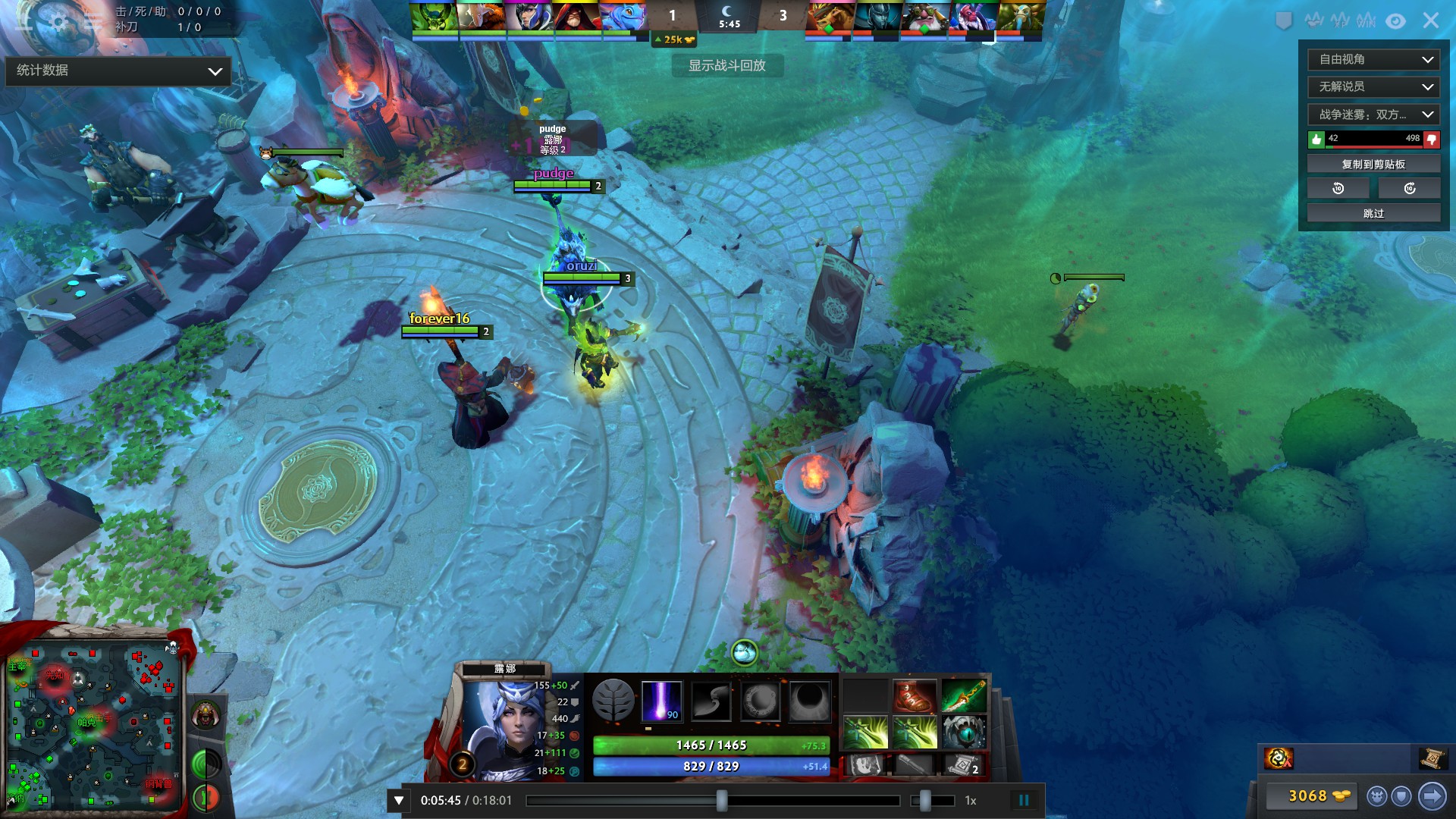Screen dimensions: 1456x819
Task: Click Luna's Moon Glaives passive ability icon
Action: coord(711,701)
